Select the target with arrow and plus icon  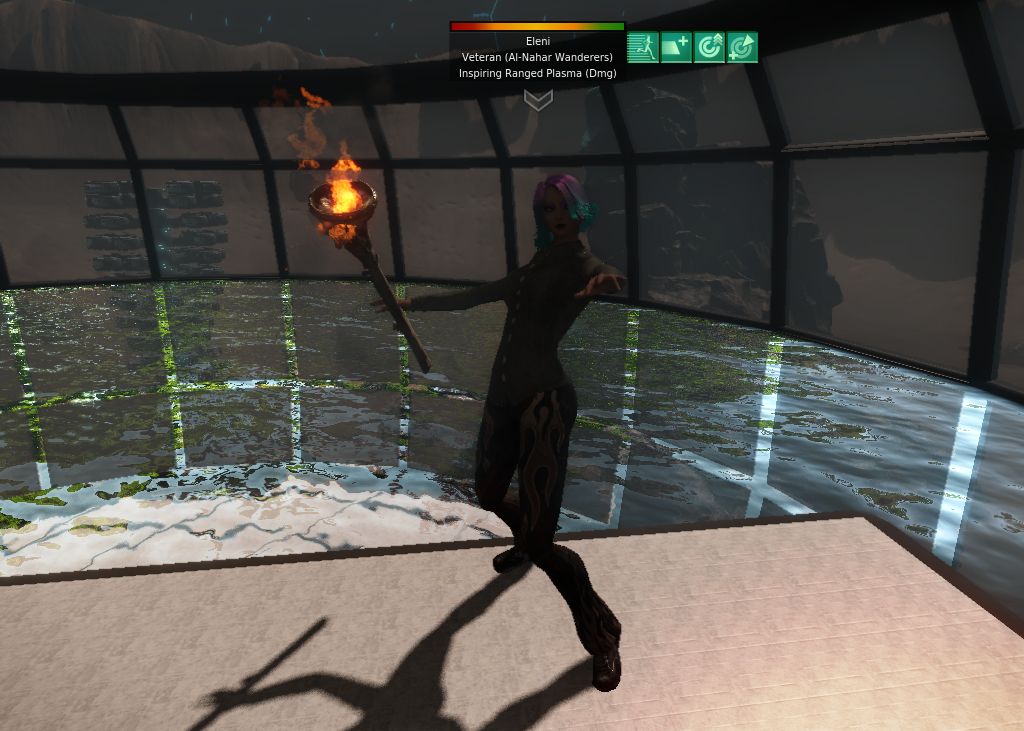742,47
